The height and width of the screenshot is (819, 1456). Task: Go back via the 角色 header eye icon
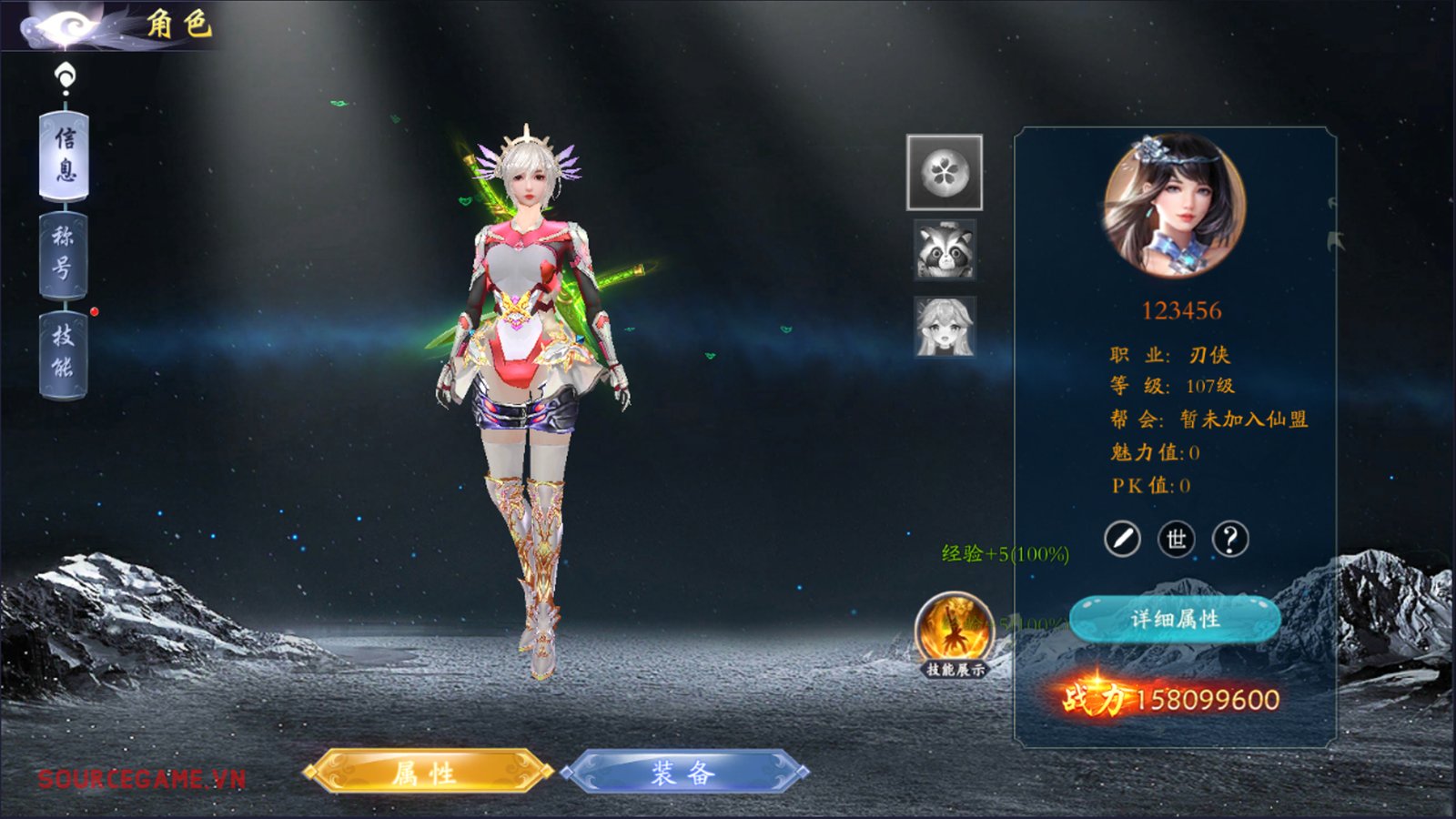pyautogui.click(x=64, y=25)
